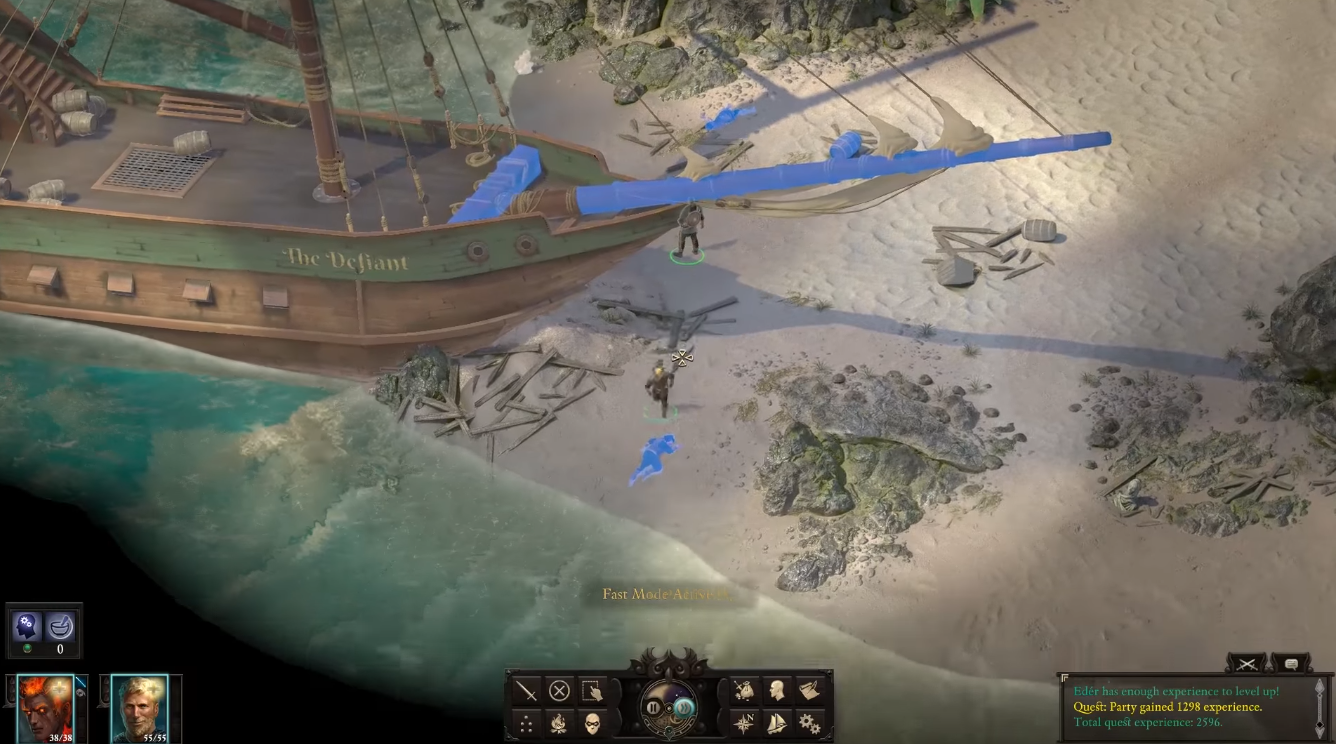Screen dimensions: 1336x744
Task: Open the inventory loot bag icon
Action: pyautogui.click(x=744, y=691)
